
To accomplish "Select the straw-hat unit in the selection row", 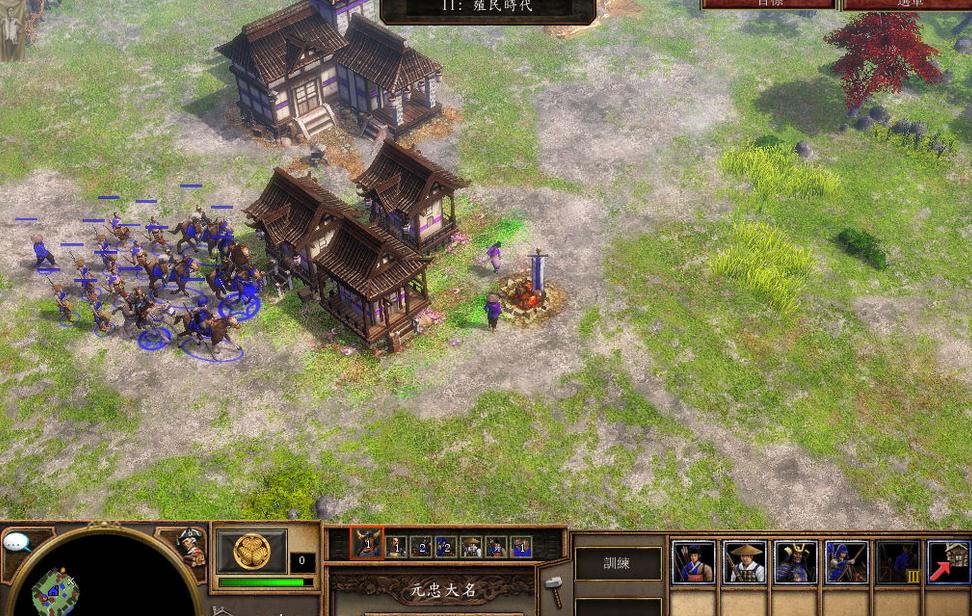I will (x=471, y=546).
